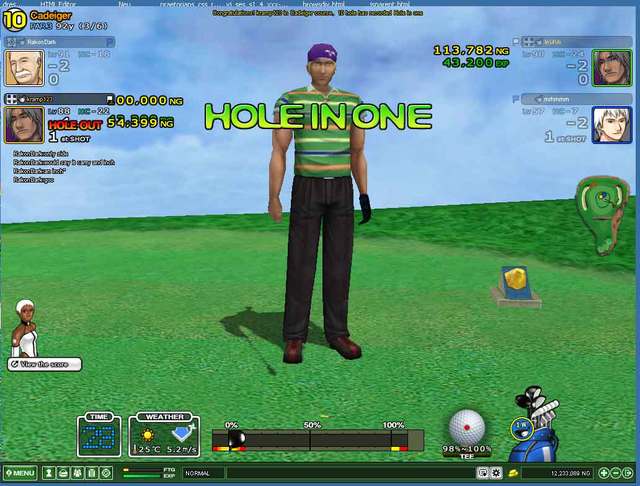Open the MENU button

(x=20, y=472)
